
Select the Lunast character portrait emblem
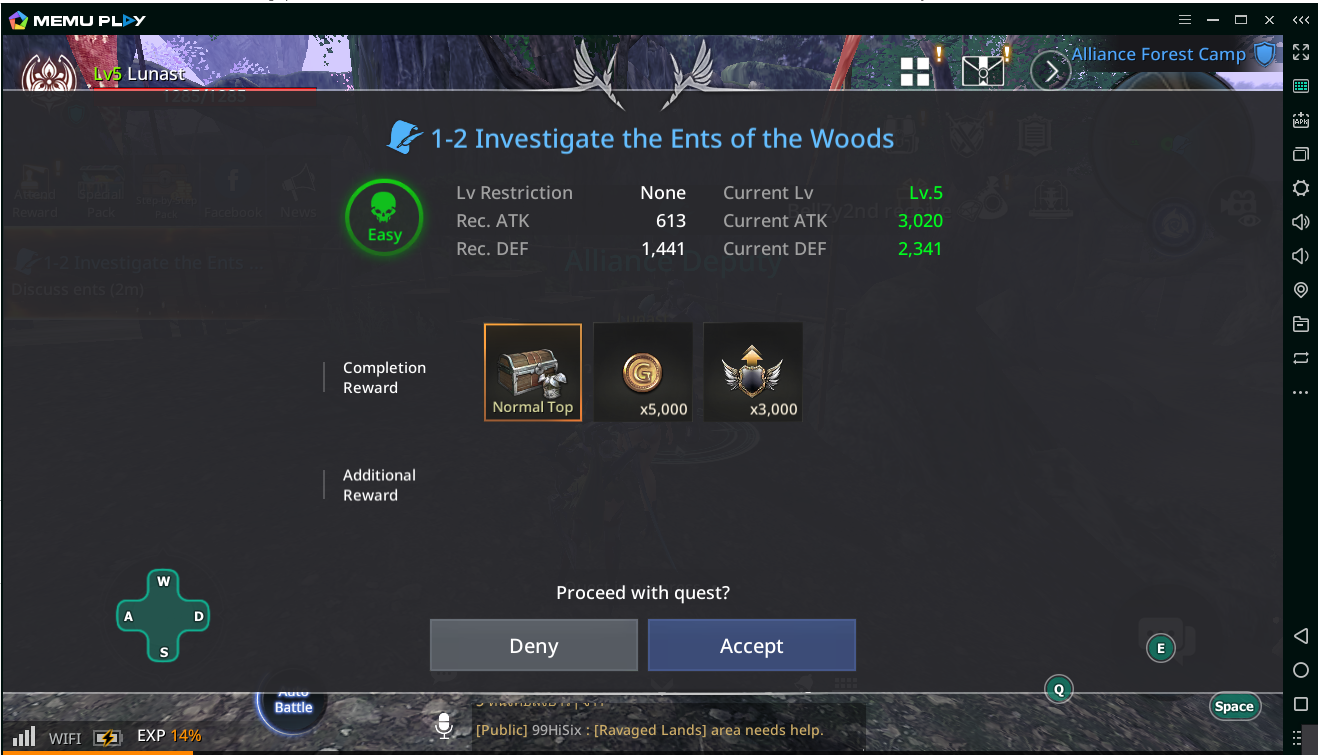(49, 76)
